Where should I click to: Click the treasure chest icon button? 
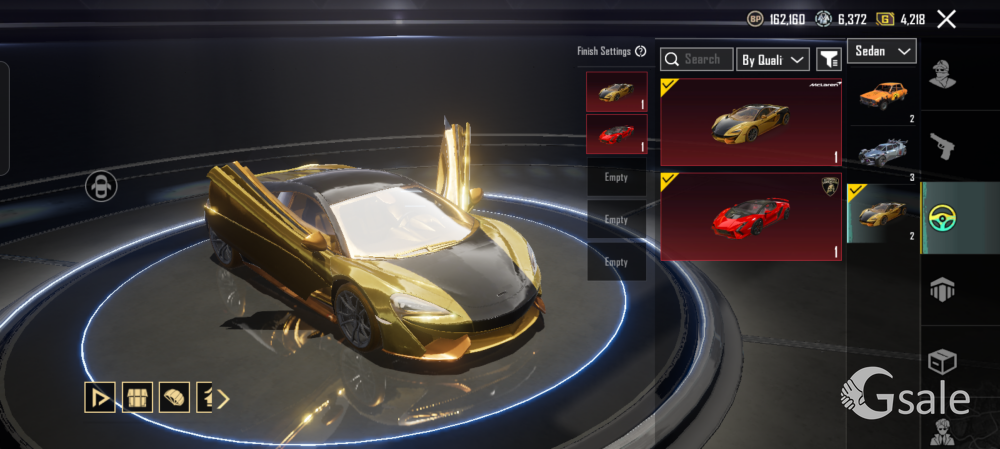[x=137, y=398]
